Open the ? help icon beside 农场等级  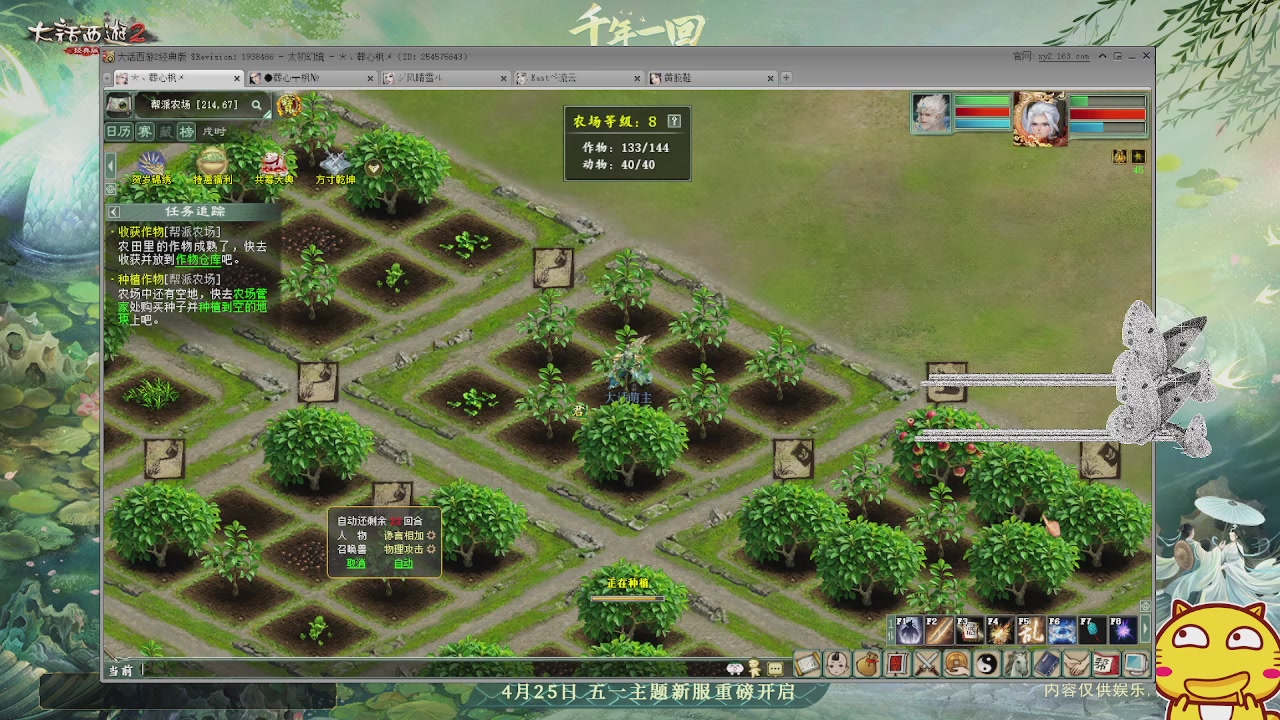coord(673,119)
